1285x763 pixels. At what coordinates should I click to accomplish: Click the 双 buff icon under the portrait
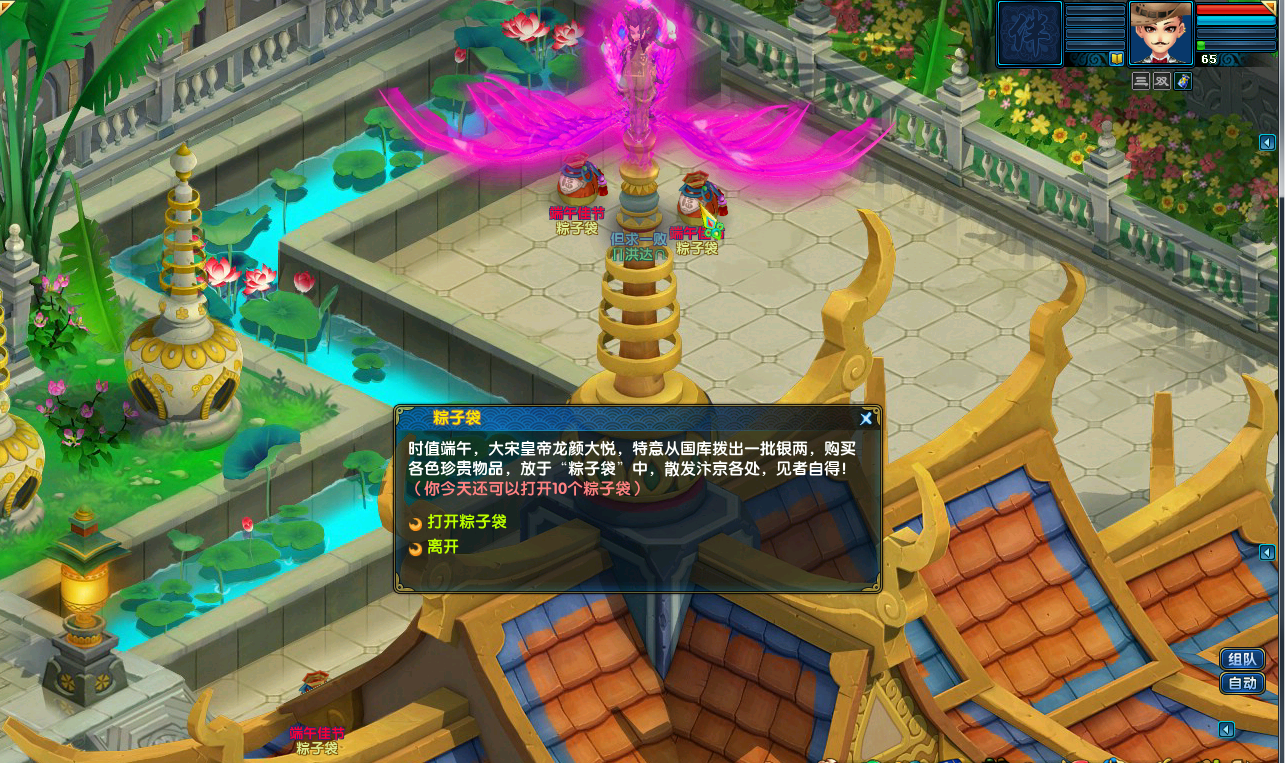click(x=1162, y=82)
